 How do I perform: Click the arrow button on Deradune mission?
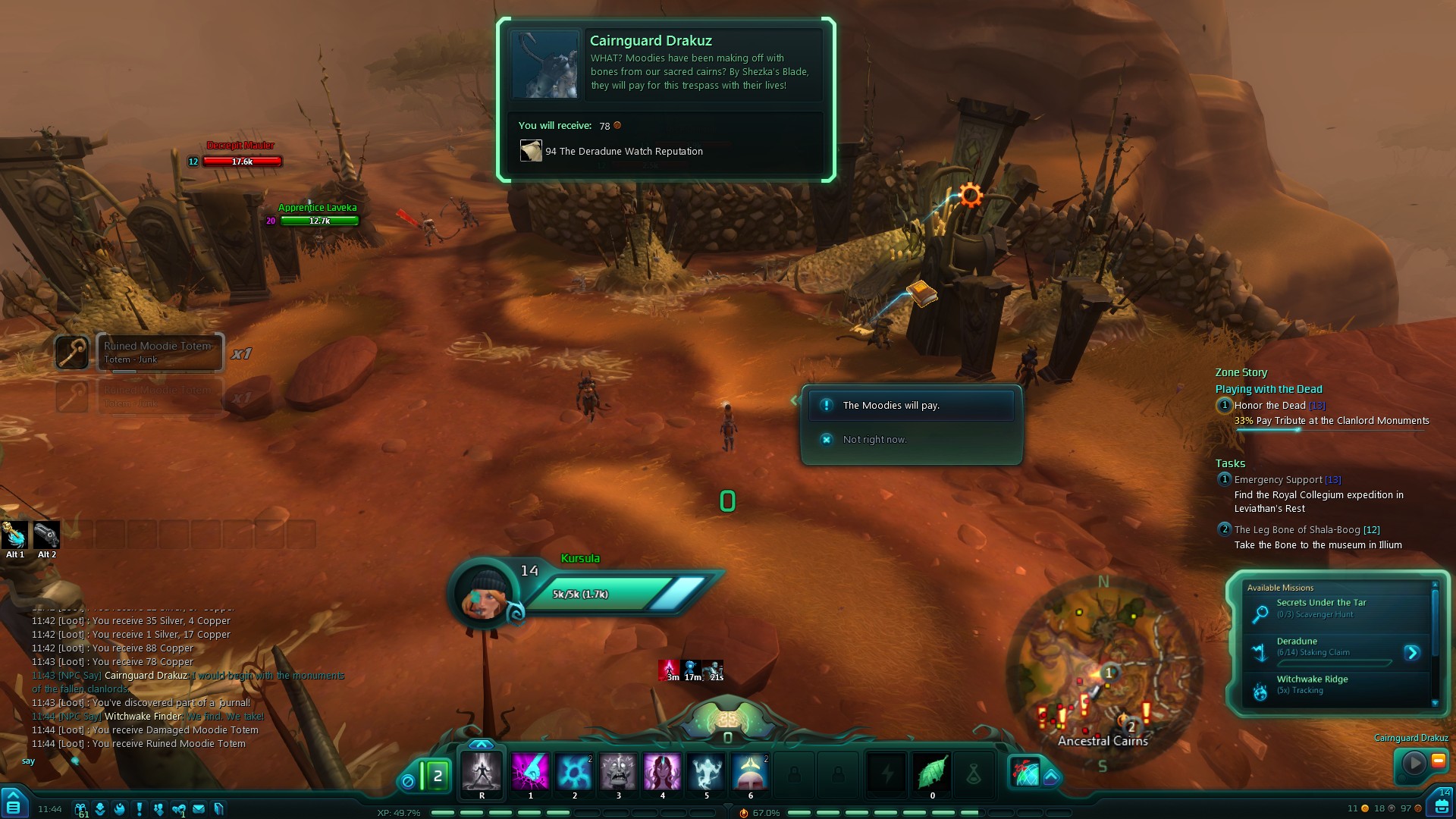1411,653
